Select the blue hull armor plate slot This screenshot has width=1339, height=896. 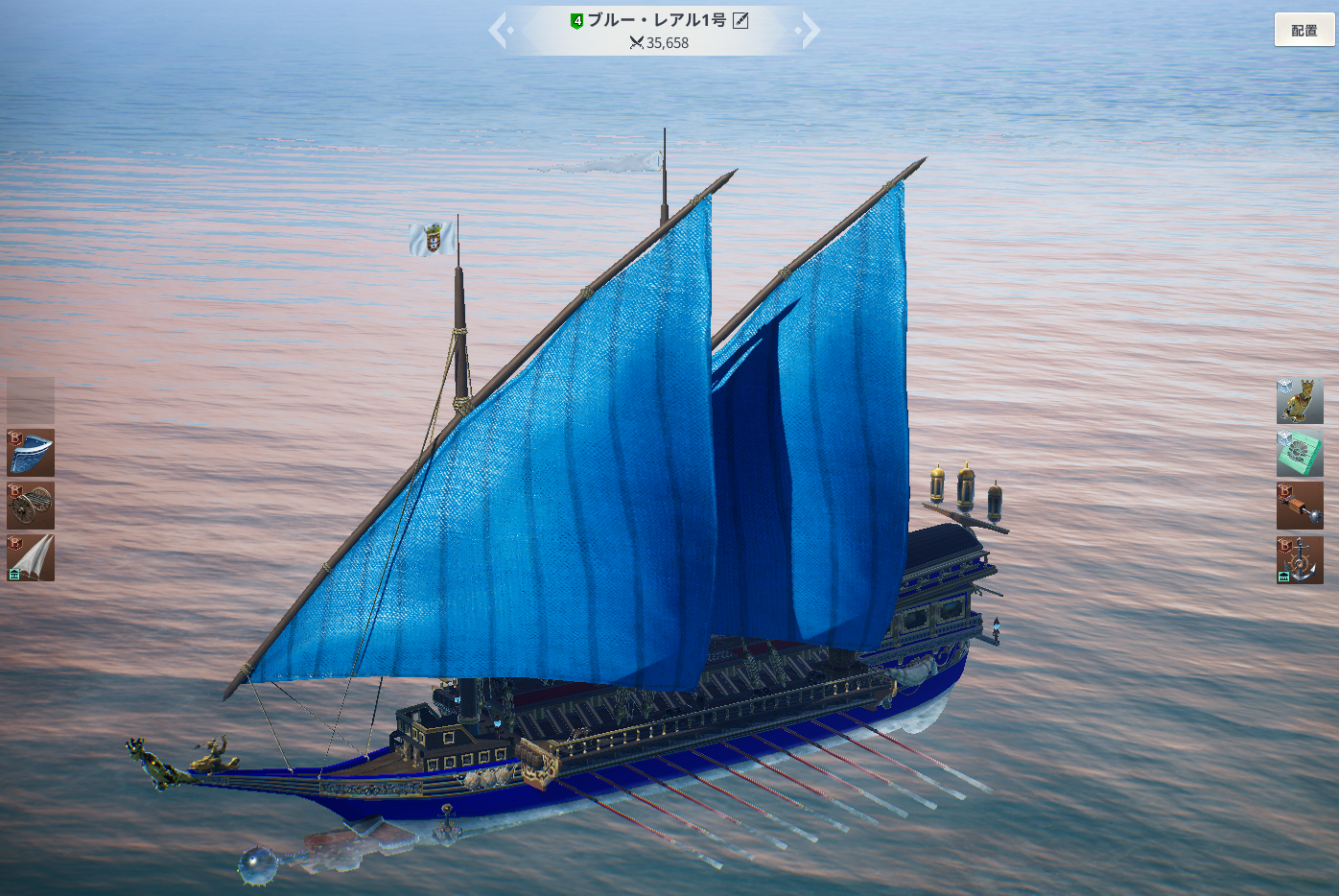[31, 453]
